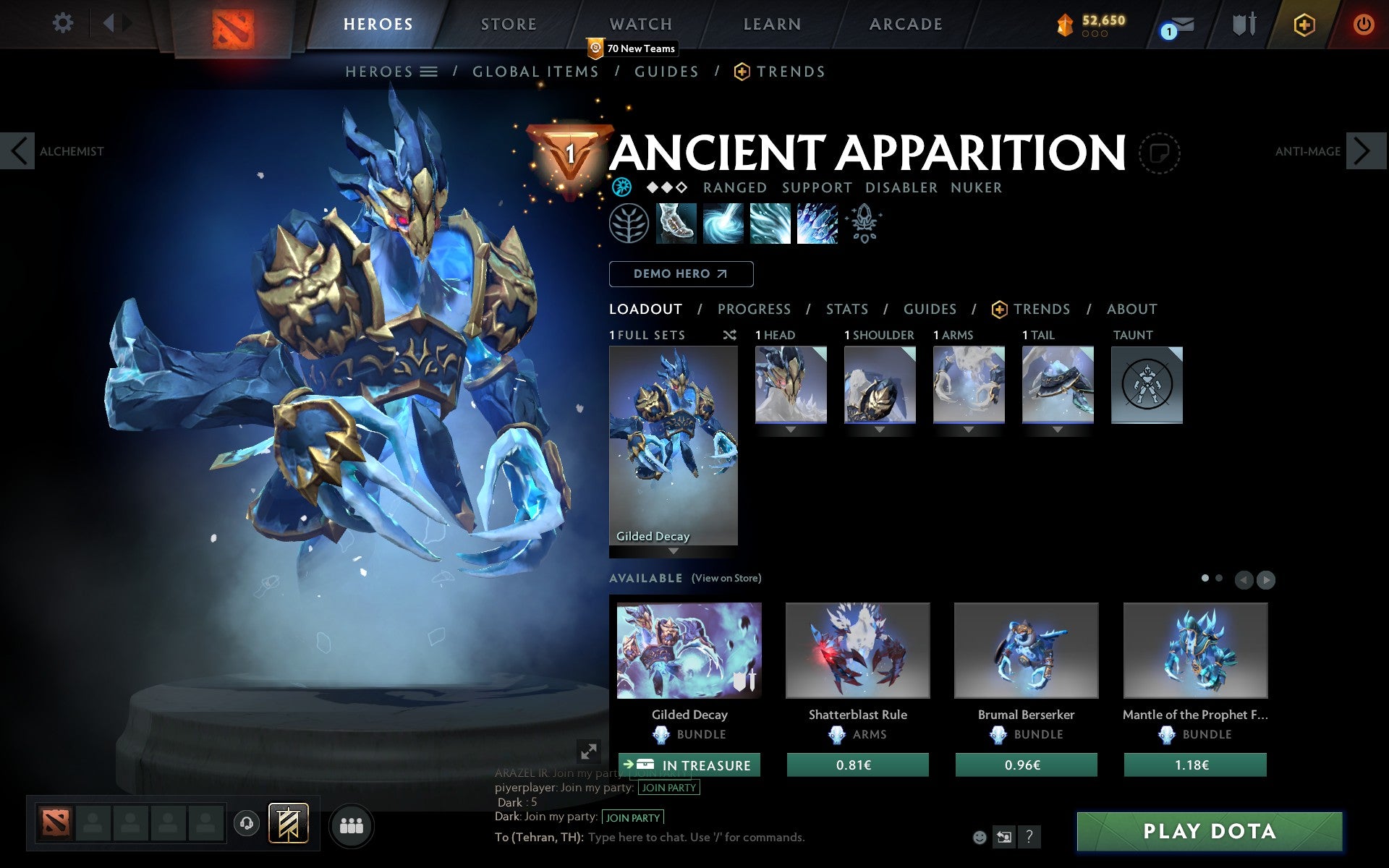
Task: Select the Ice Vortex ability icon
Action: [x=722, y=224]
